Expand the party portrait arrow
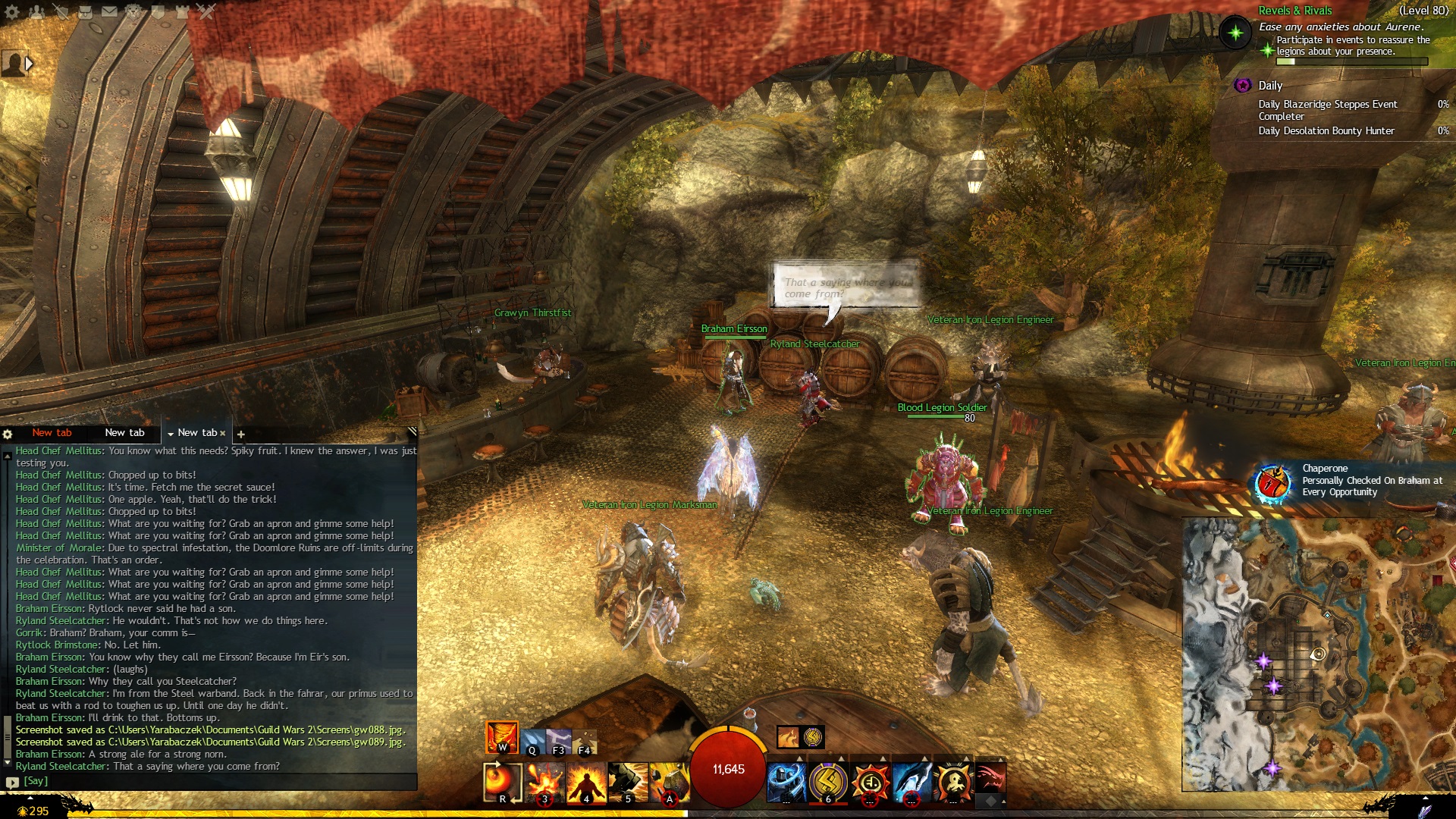 pos(29,64)
